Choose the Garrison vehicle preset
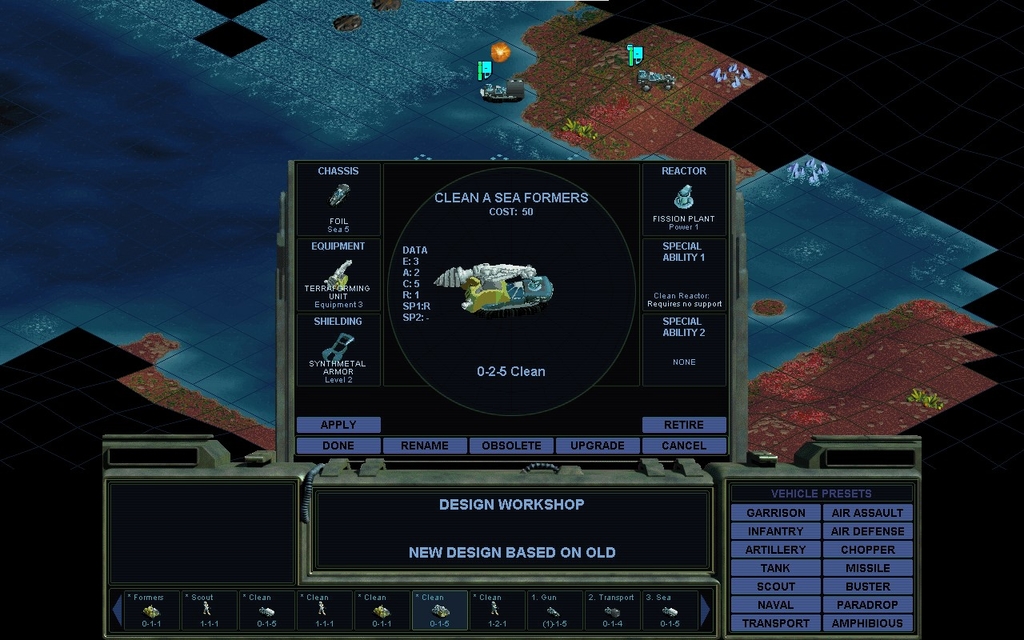1024x640 pixels. pyautogui.click(x=776, y=513)
